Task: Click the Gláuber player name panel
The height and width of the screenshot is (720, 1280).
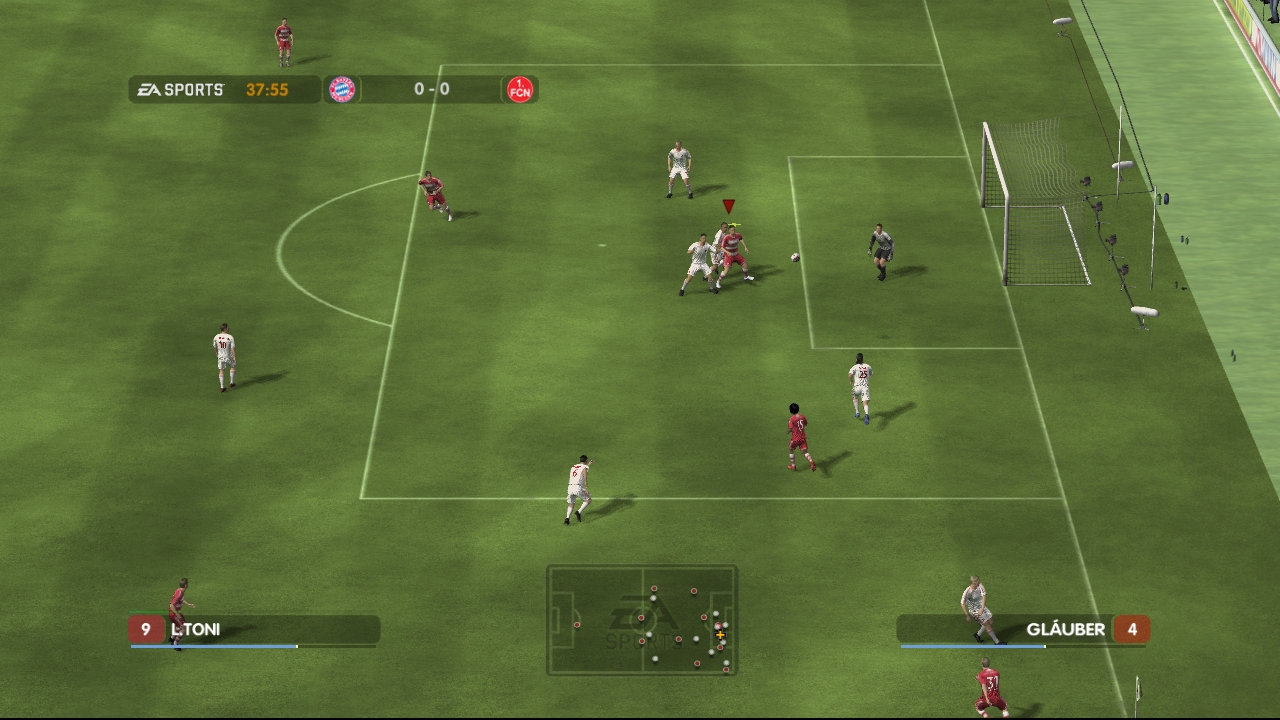Action: pyautogui.click(x=1022, y=630)
